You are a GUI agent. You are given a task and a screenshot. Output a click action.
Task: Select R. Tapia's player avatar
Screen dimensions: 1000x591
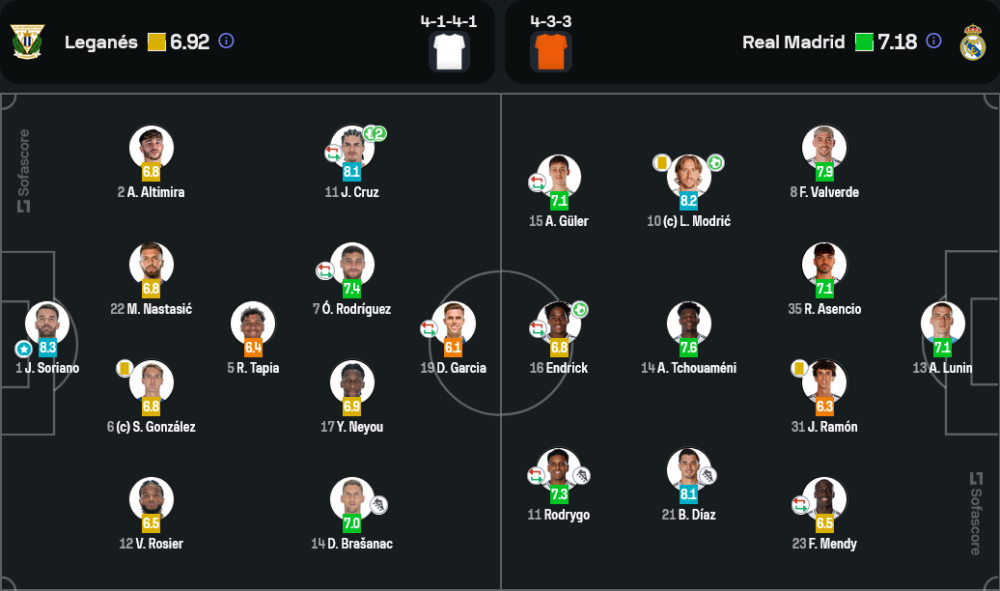(x=252, y=323)
